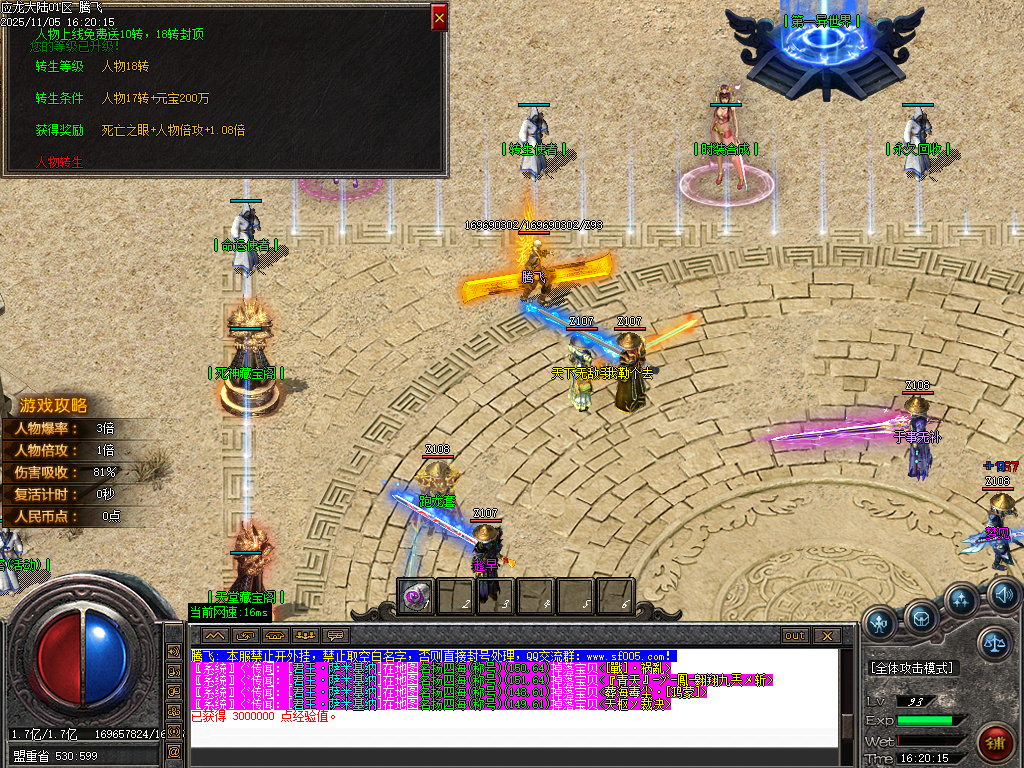Click the chat window 'out' button

795,636
